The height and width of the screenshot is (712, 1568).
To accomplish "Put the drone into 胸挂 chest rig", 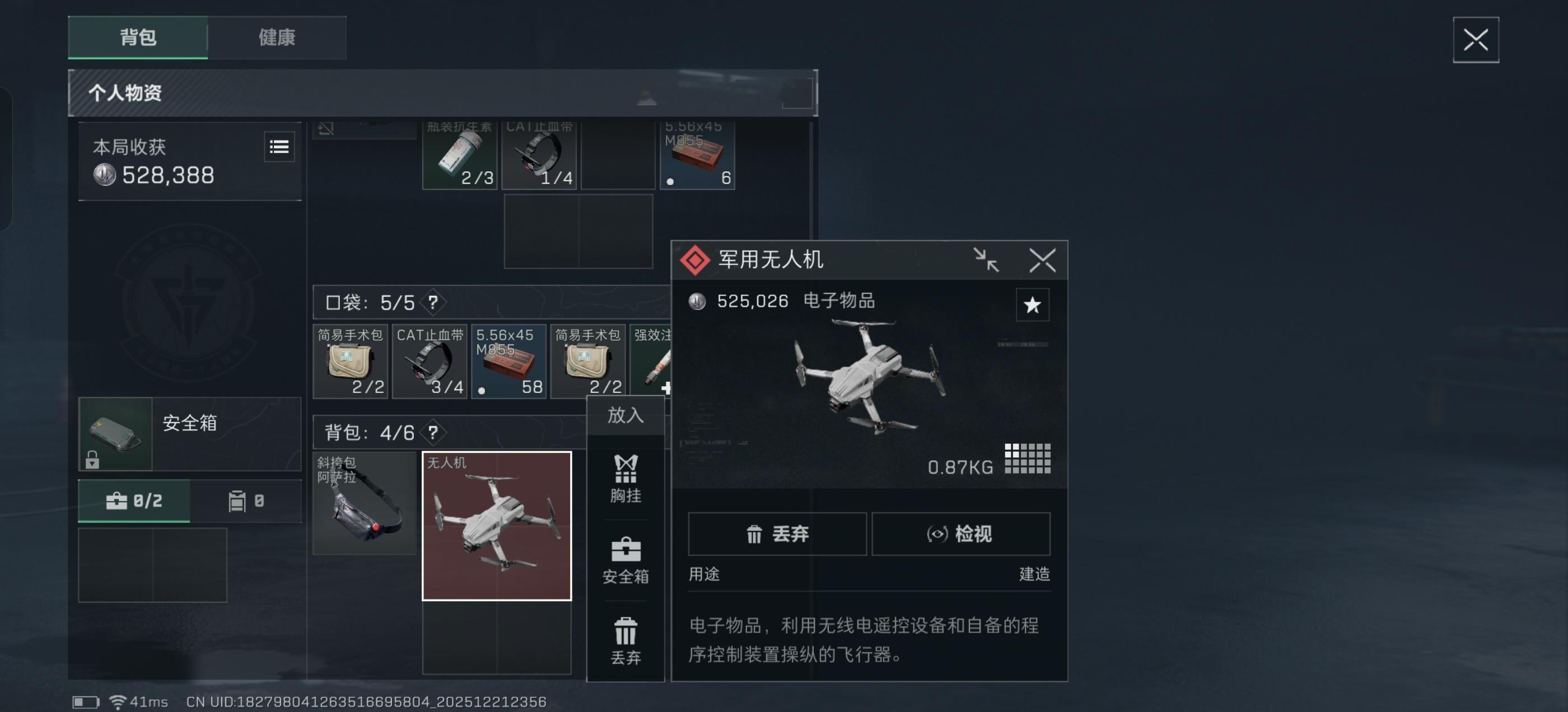I will click(x=625, y=481).
